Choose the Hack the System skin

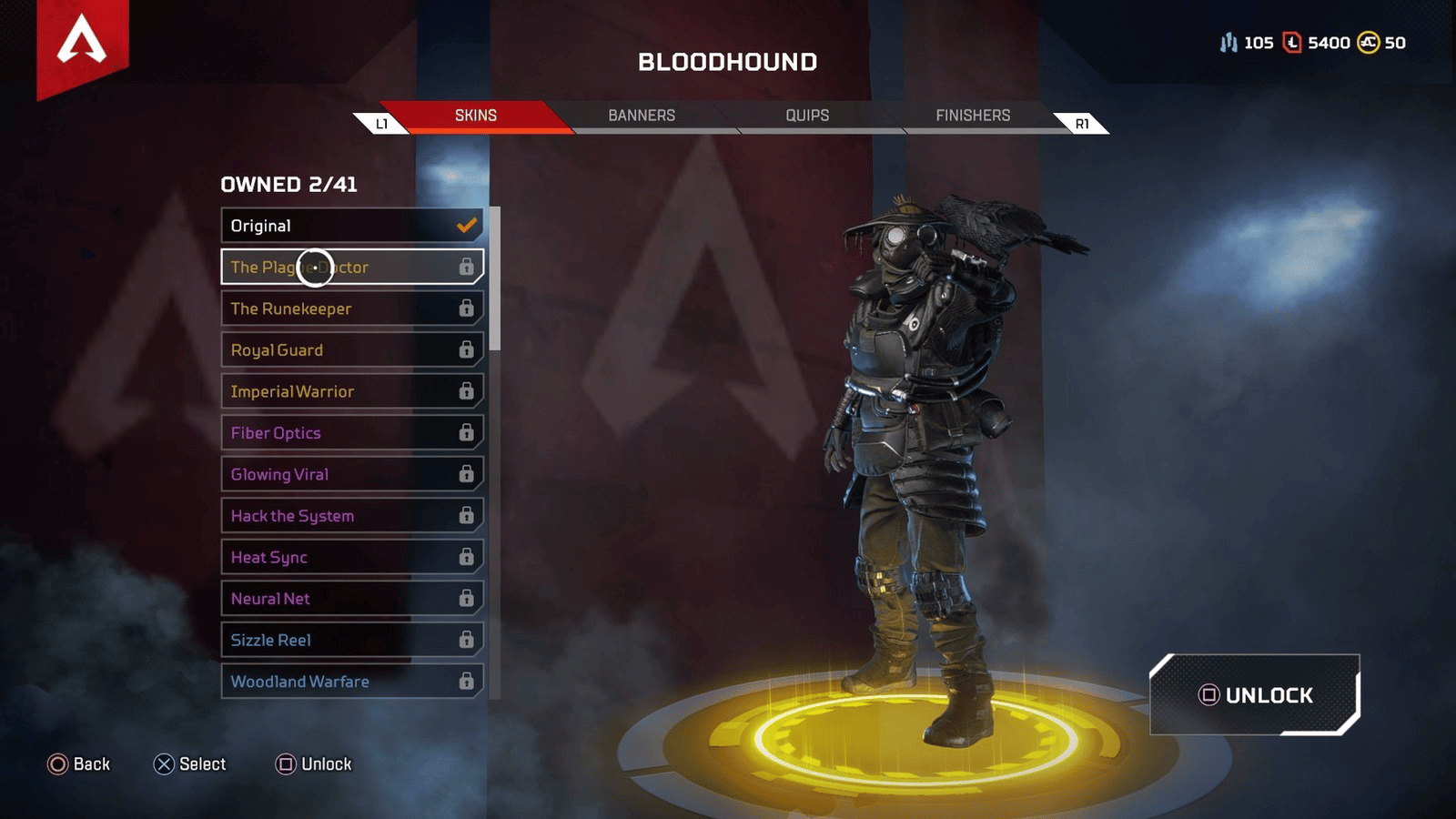pyautogui.click(x=351, y=516)
